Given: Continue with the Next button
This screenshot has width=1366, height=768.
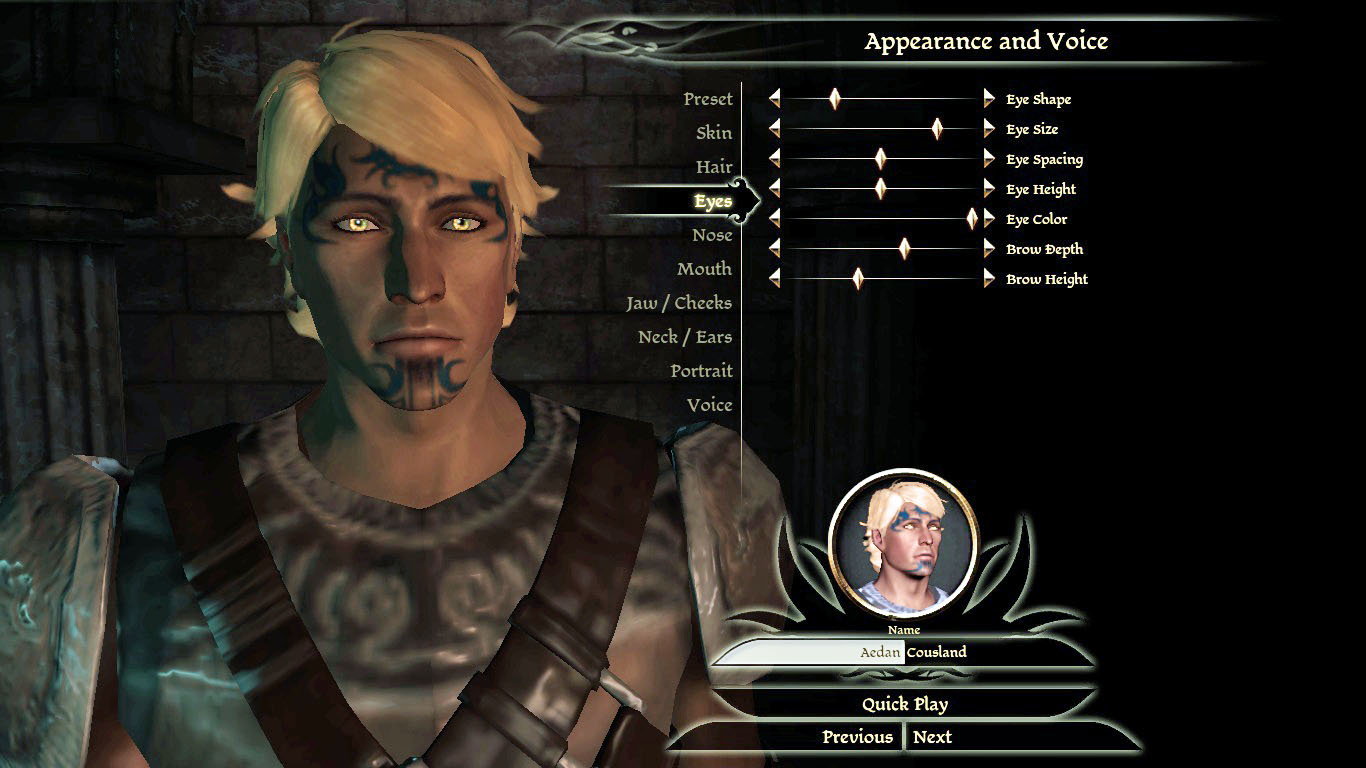Looking at the screenshot, I should click(x=932, y=737).
